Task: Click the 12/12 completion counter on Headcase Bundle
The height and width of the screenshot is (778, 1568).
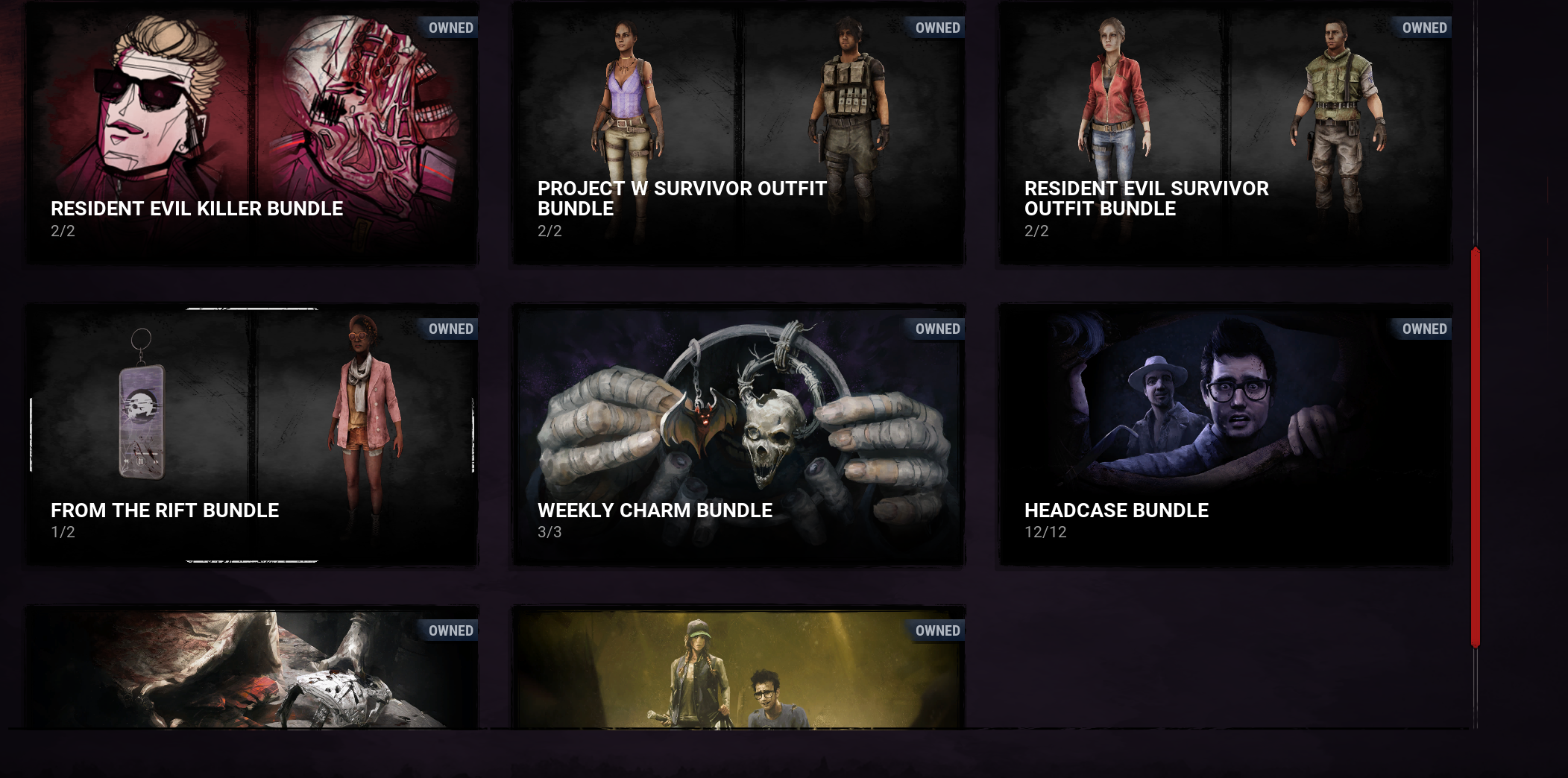Action: click(1046, 532)
